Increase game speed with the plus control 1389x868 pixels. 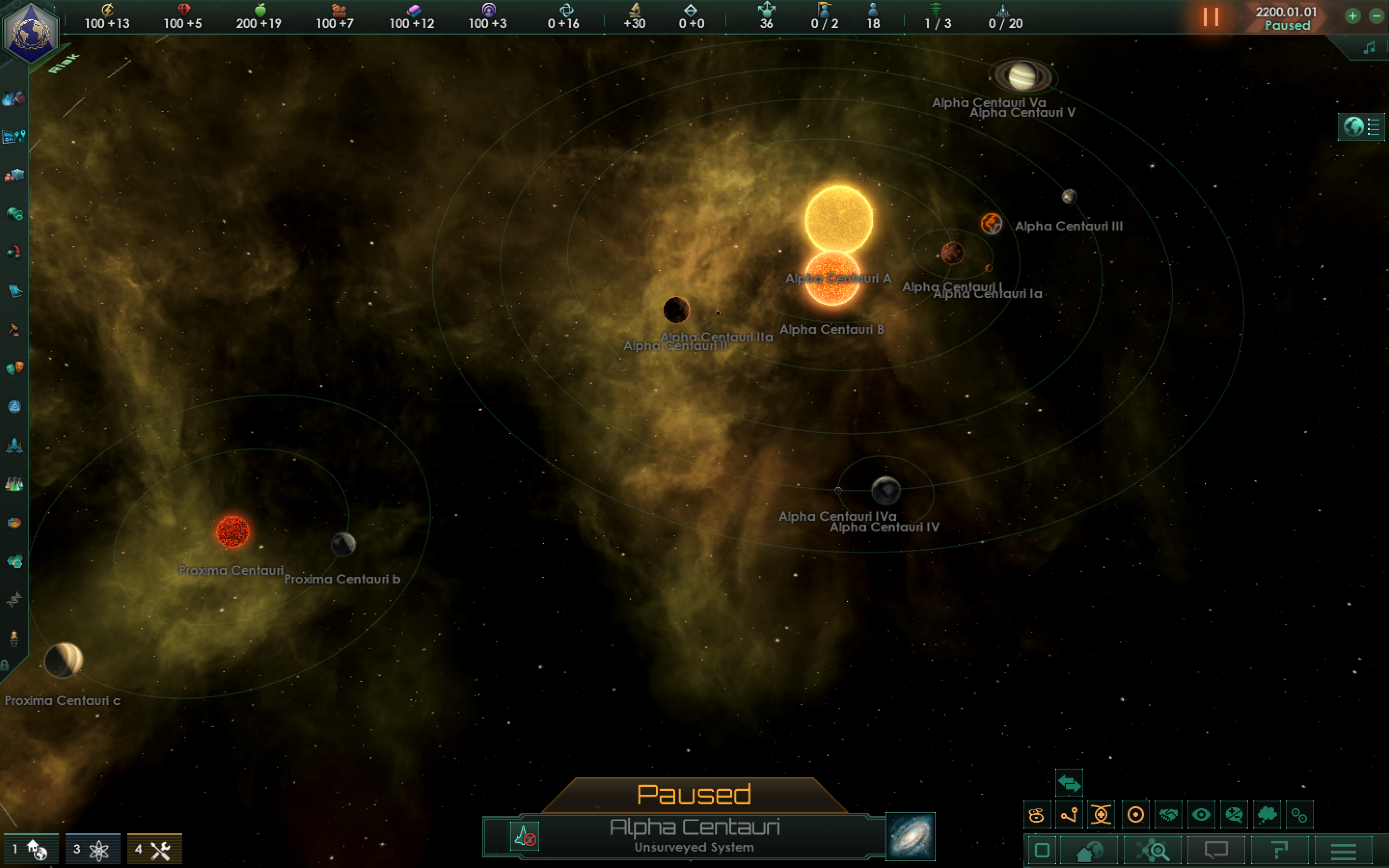click(1353, 16)
